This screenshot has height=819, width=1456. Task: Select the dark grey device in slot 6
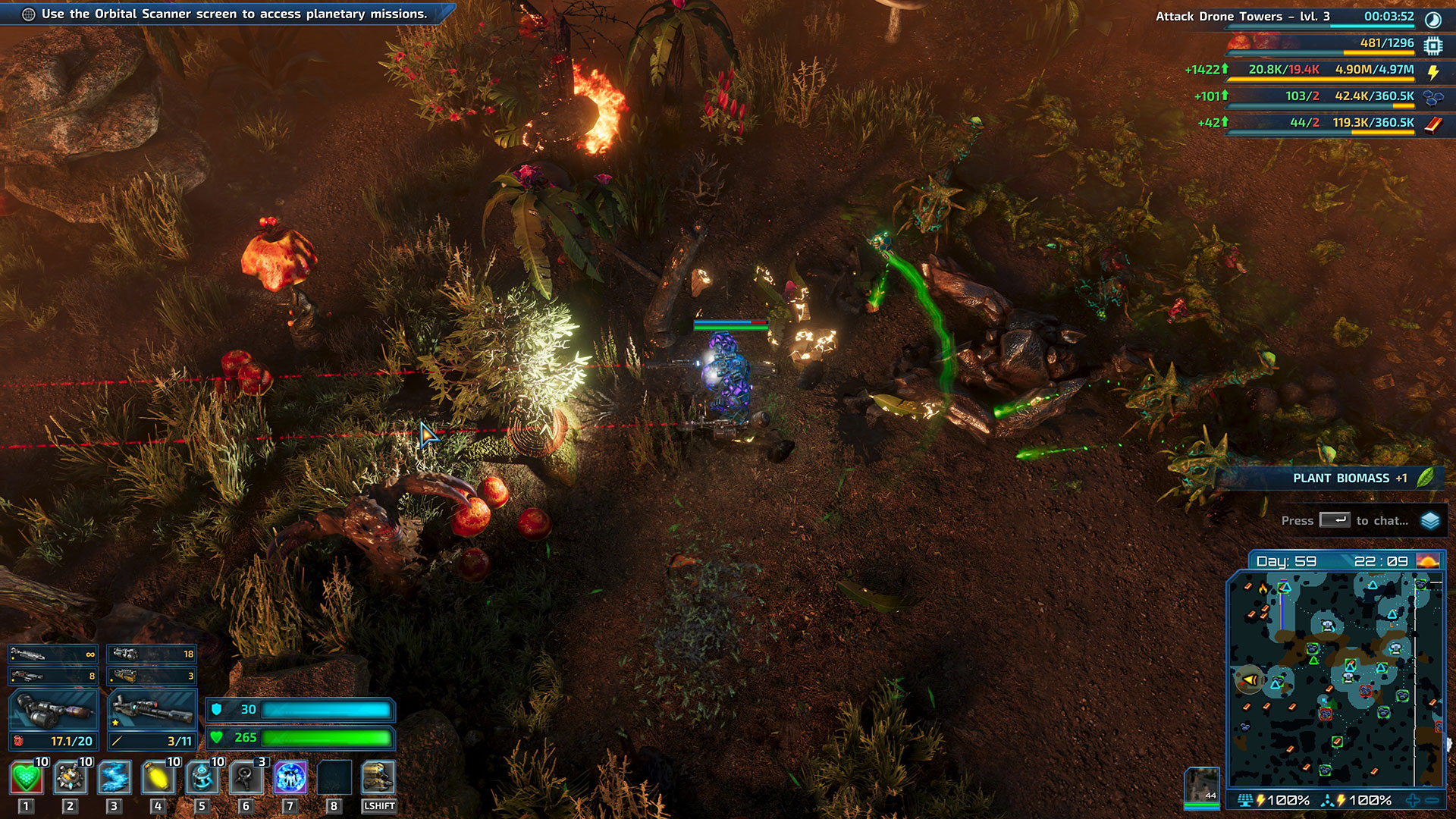(x=246, y=778)
